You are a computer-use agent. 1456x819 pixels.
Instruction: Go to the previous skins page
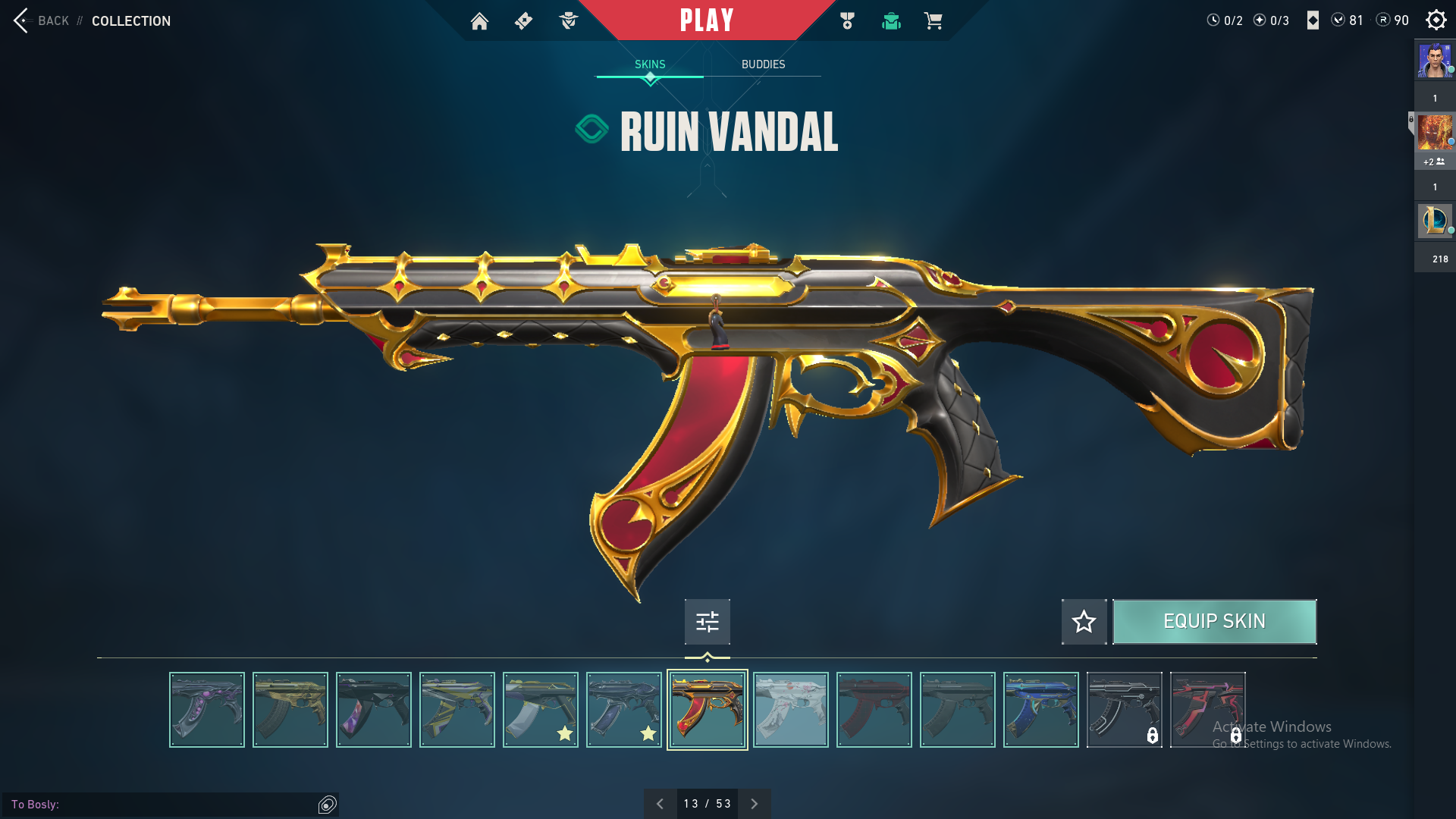point(660,804)
